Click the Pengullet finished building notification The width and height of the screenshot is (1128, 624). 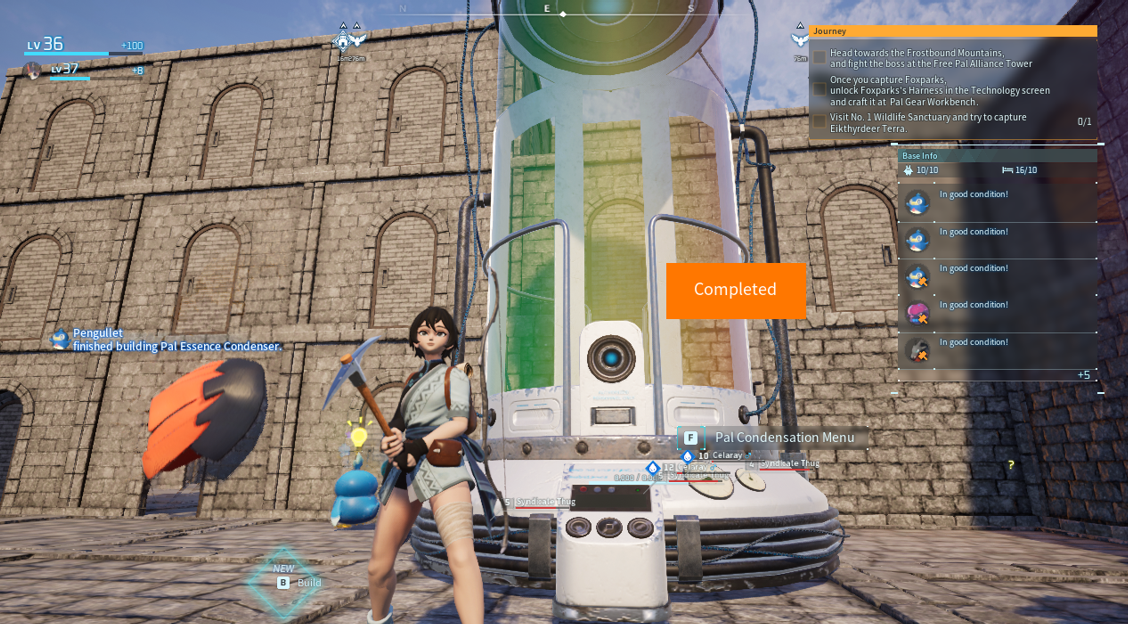pos(175,340)
